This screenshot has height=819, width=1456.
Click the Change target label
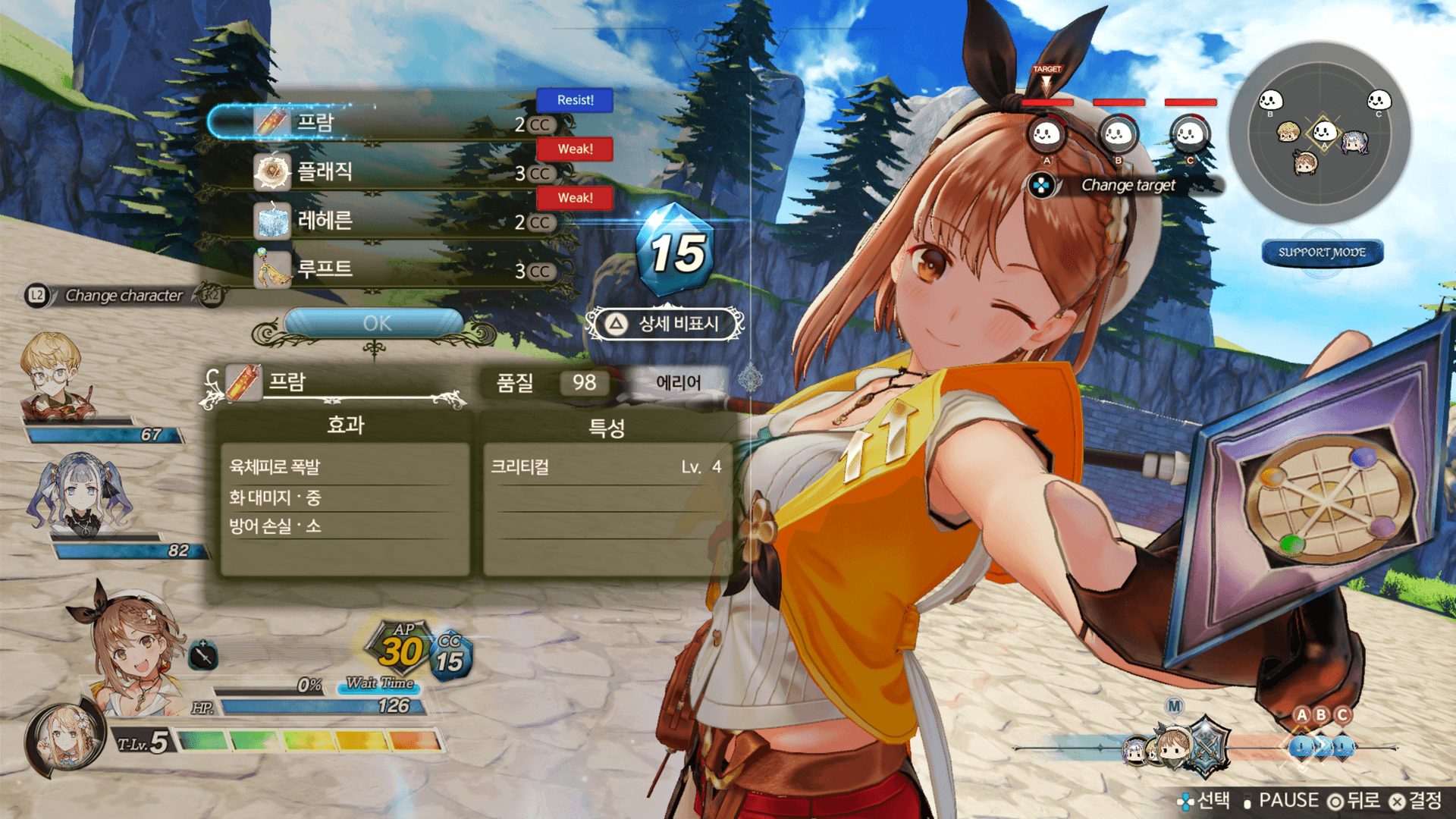1128,185
